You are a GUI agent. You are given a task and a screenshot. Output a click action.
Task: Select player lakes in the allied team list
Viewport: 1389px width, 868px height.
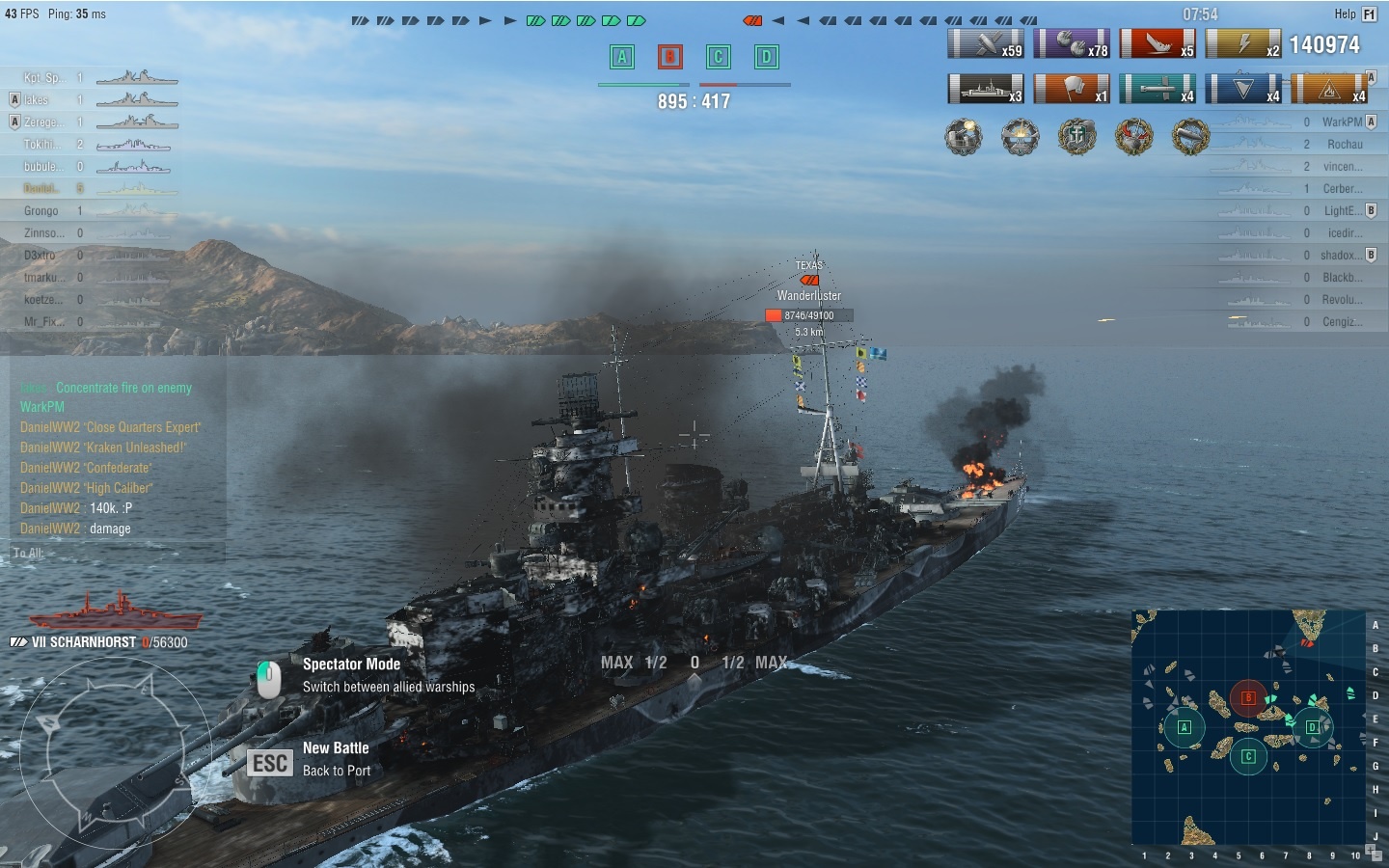click(x=37, y=99)
